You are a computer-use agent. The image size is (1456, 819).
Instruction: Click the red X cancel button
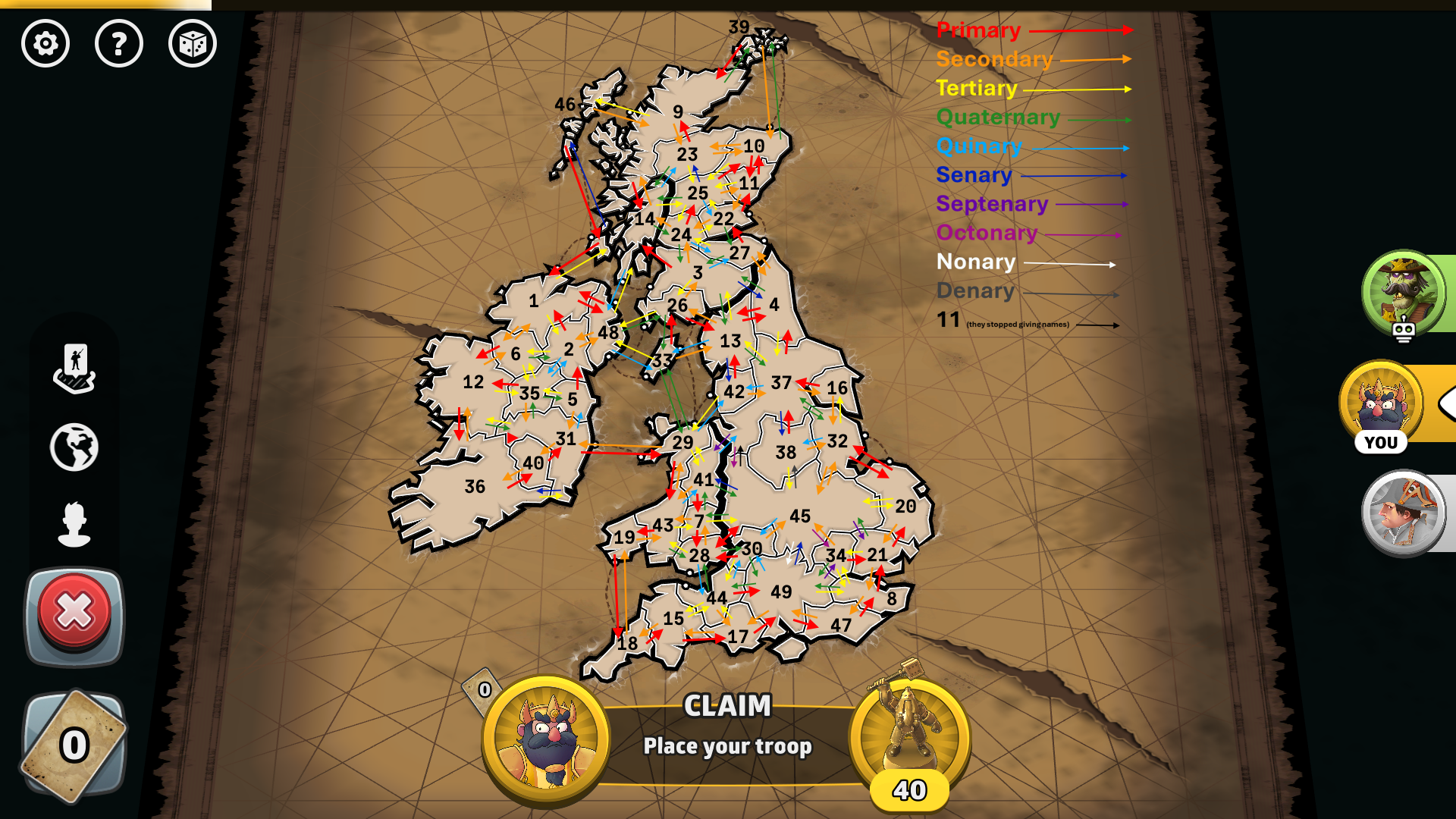pyautogui.click(x=74, y=613)
